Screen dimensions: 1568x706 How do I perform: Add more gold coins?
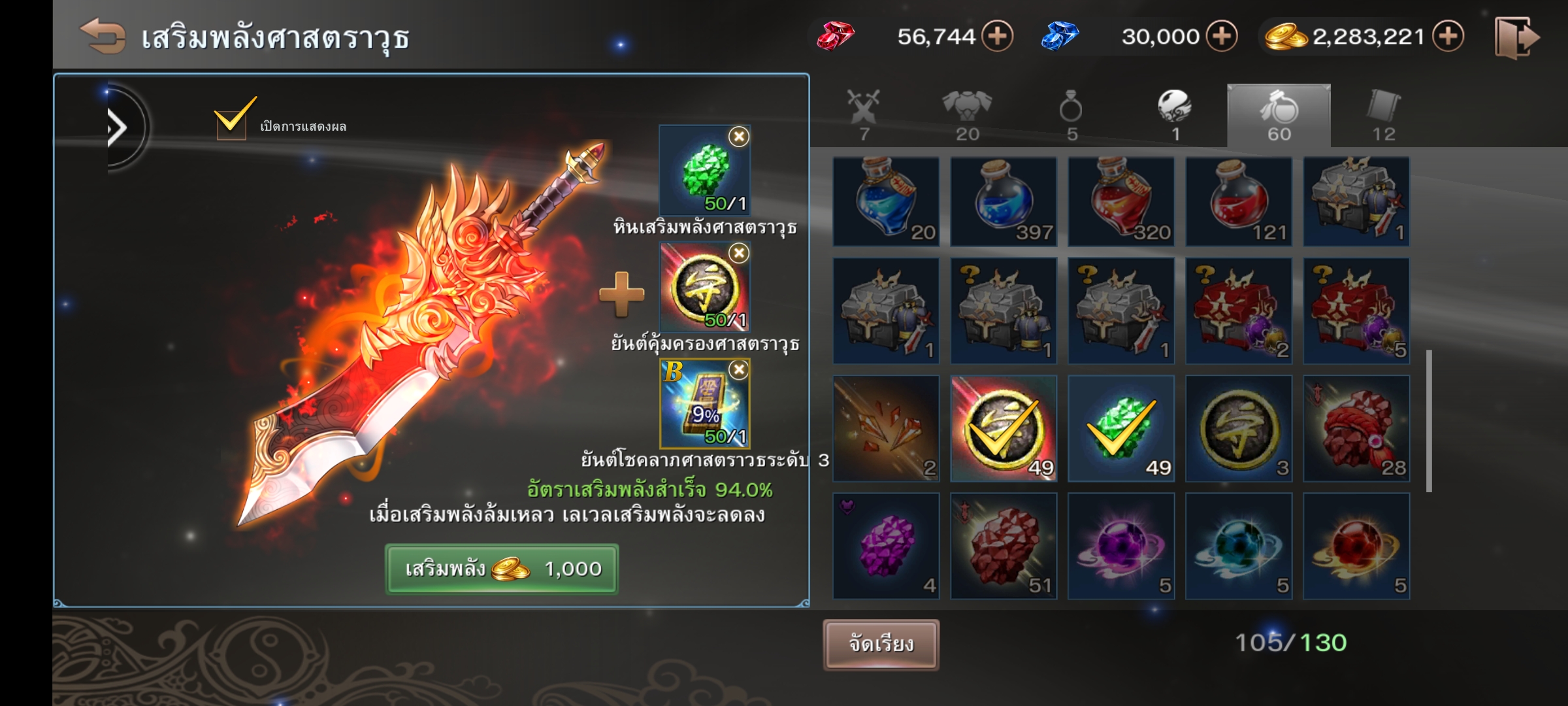[x=1448, y=36]
